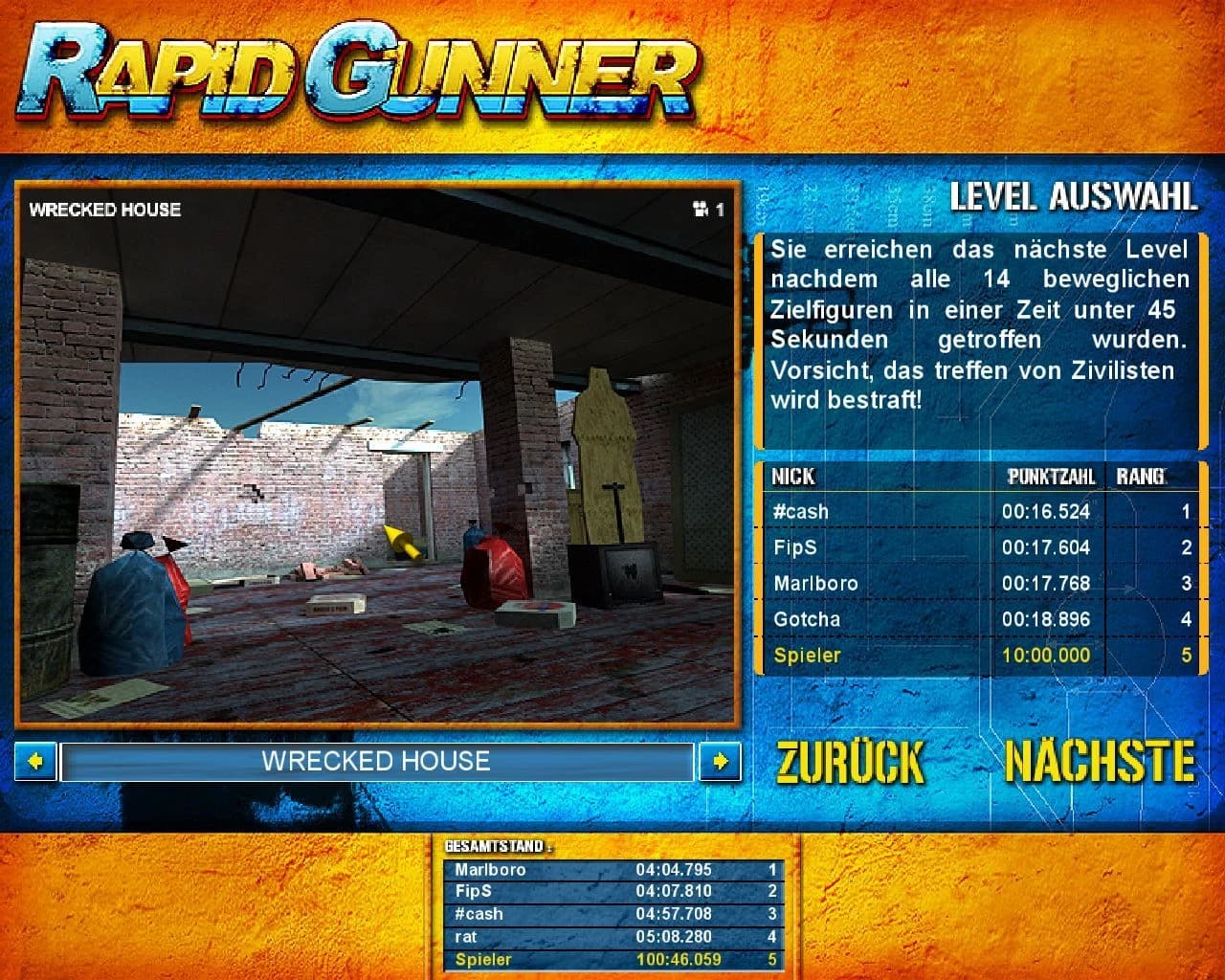Screen dimensions: 1225x980
Task: Click the RANG column header
Action: click(x=1142, y=477)
